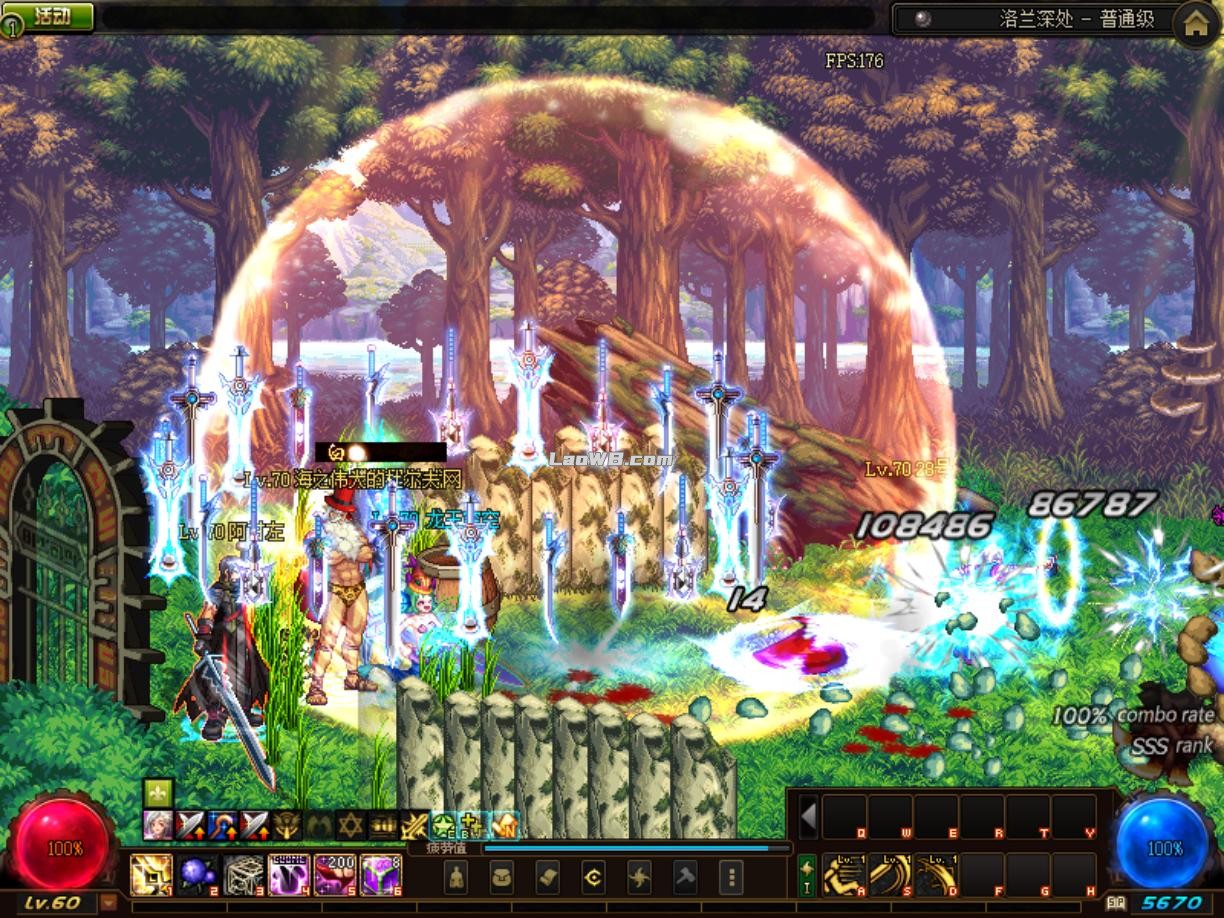Click the home icon button
This screenshot has height=918, width=1224.
coord(1196,25)
